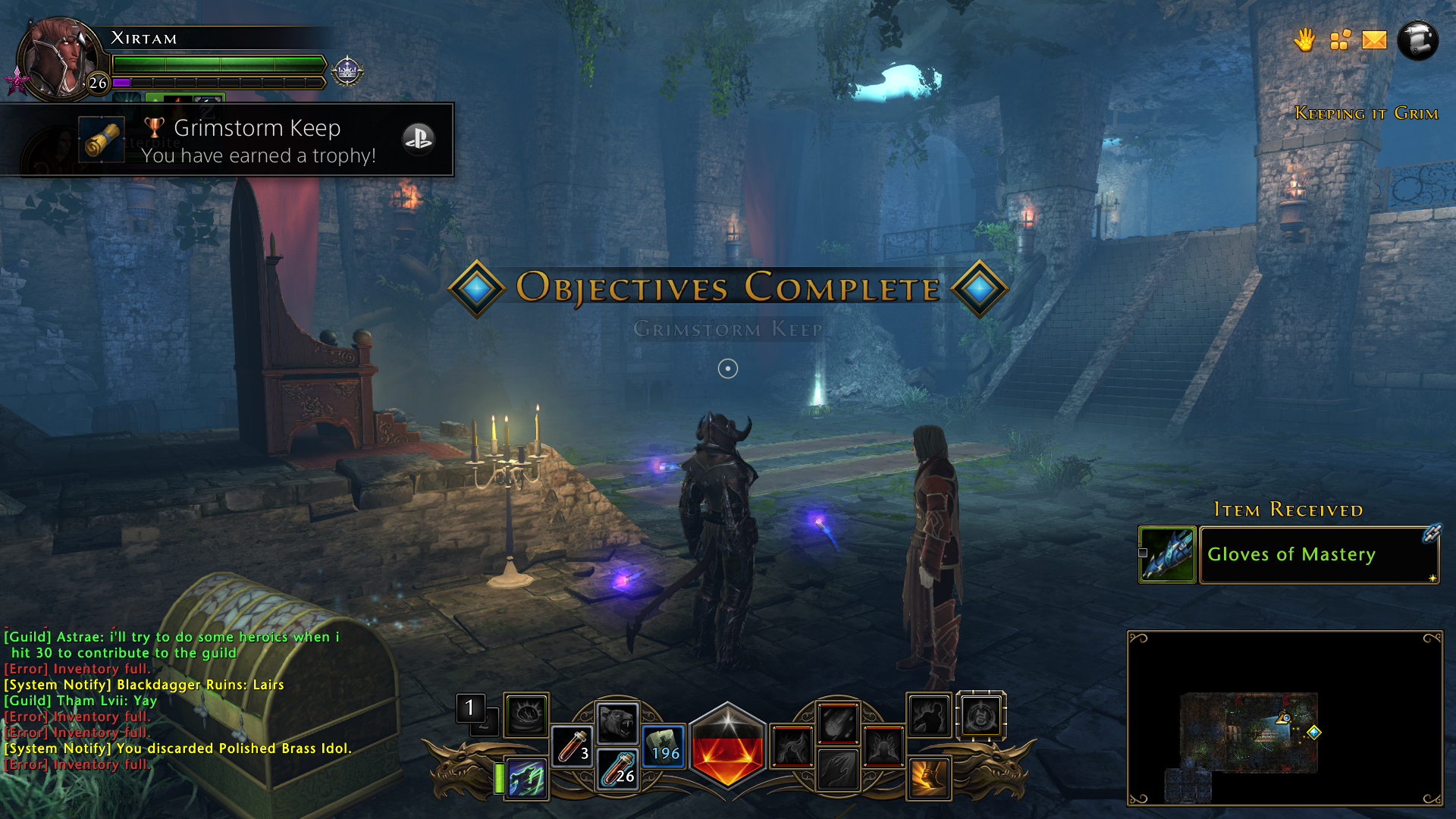1456x819 pixels.
Task: Open the mail envelope icon
Action: (x=1375, y=41)
